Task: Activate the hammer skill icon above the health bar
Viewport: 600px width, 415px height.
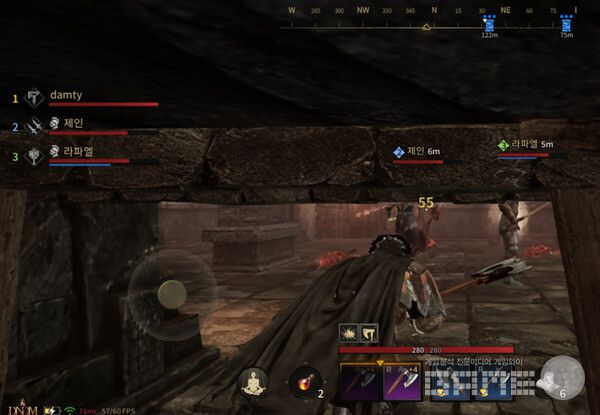Action: (368, 334)
